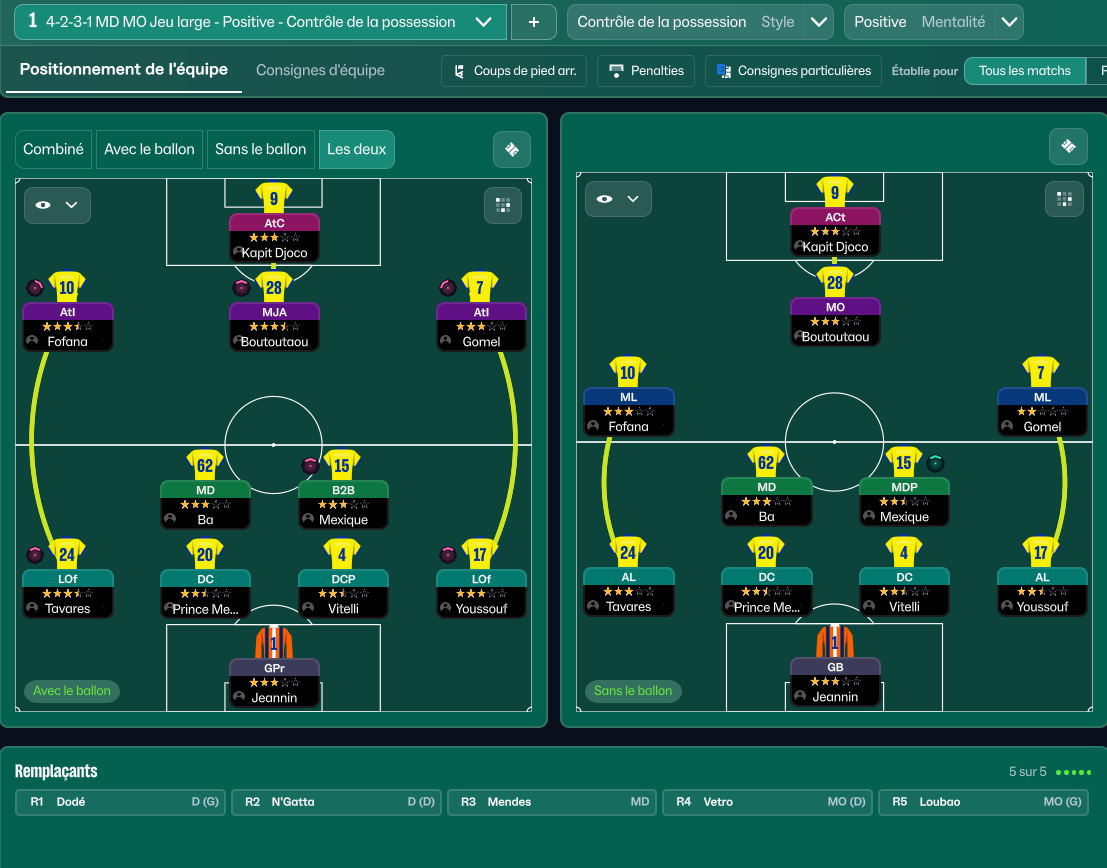This screenshot has height=868, width=1107.
Task: Show the Sans le ballon view
Action: point(260,149)
